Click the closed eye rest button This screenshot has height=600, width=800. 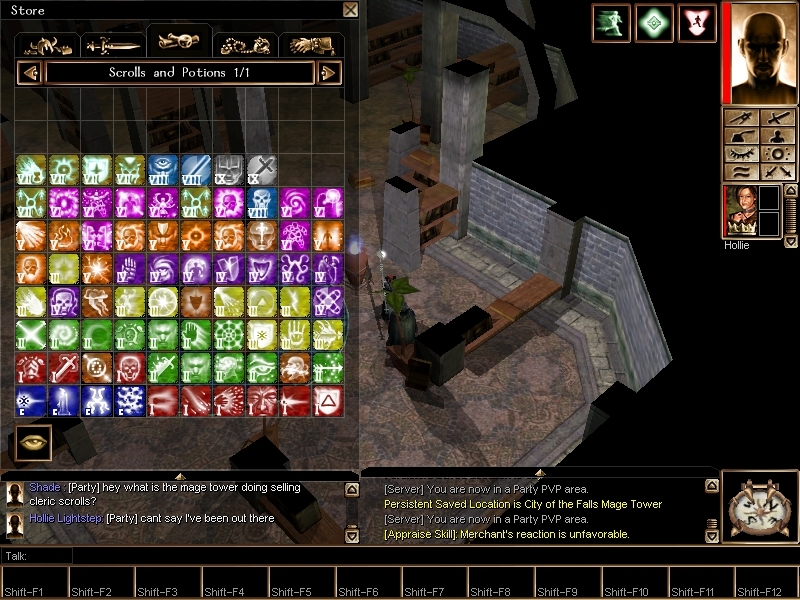[x=741, y=154]
